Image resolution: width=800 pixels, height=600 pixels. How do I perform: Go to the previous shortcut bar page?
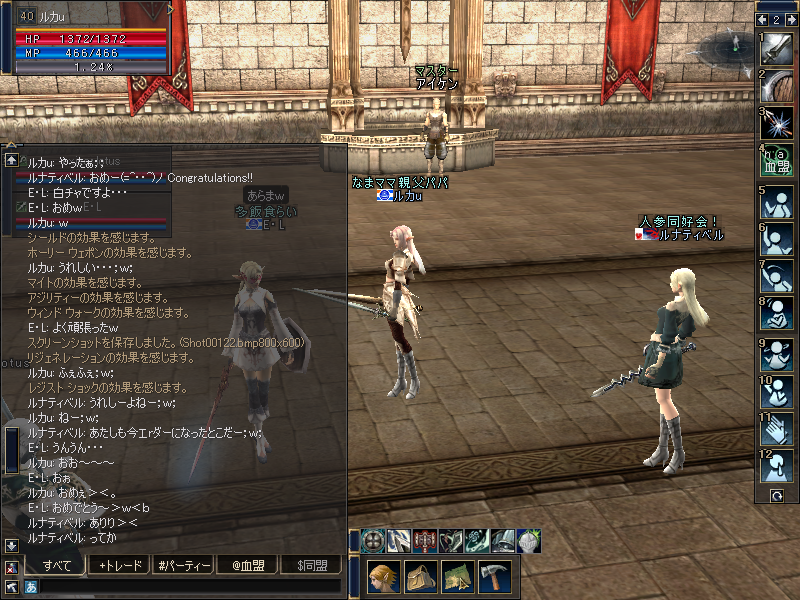click(x=762, y=19)
